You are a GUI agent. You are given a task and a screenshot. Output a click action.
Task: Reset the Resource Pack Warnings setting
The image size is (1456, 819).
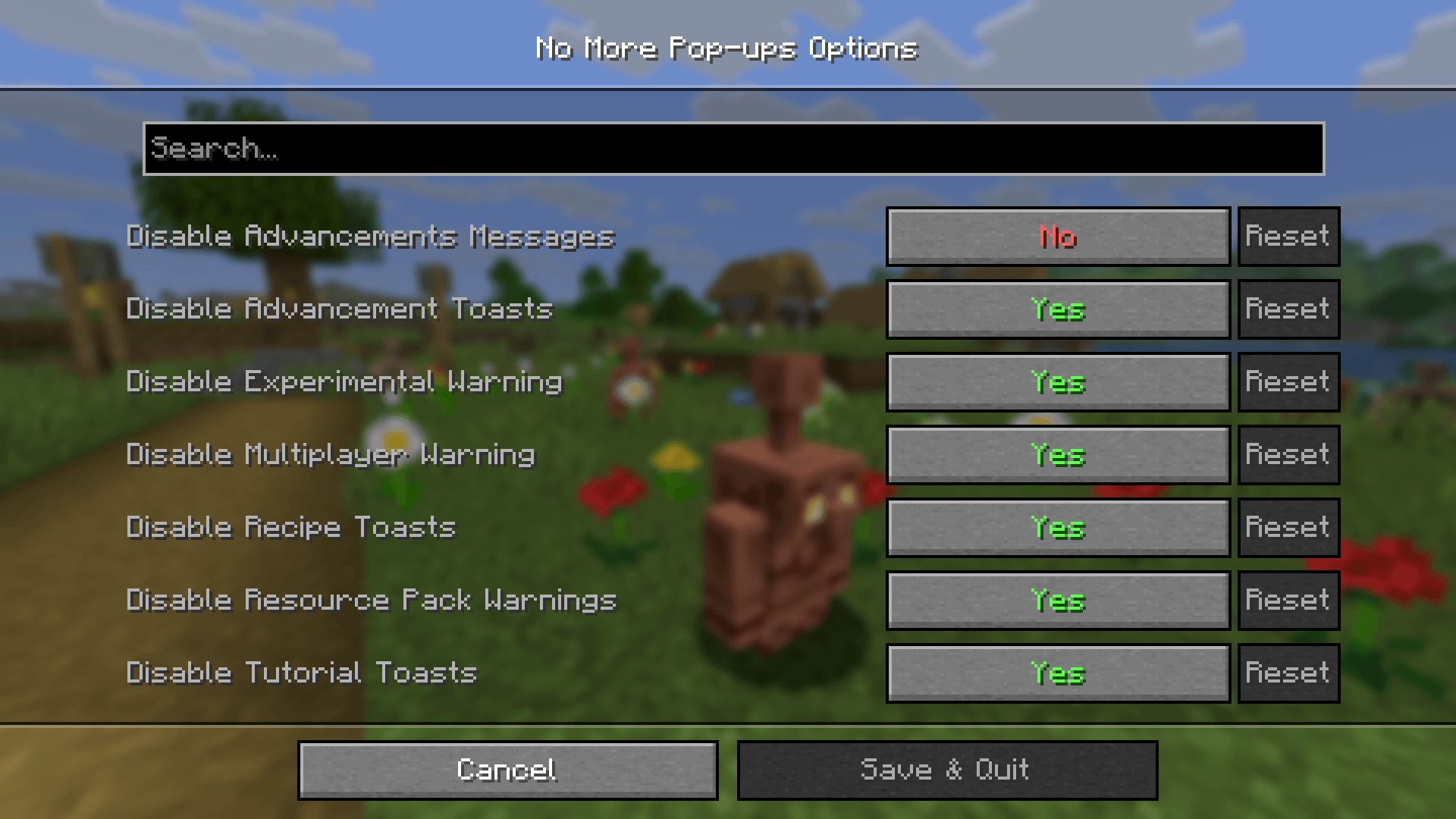click(x=1288, y=601)
